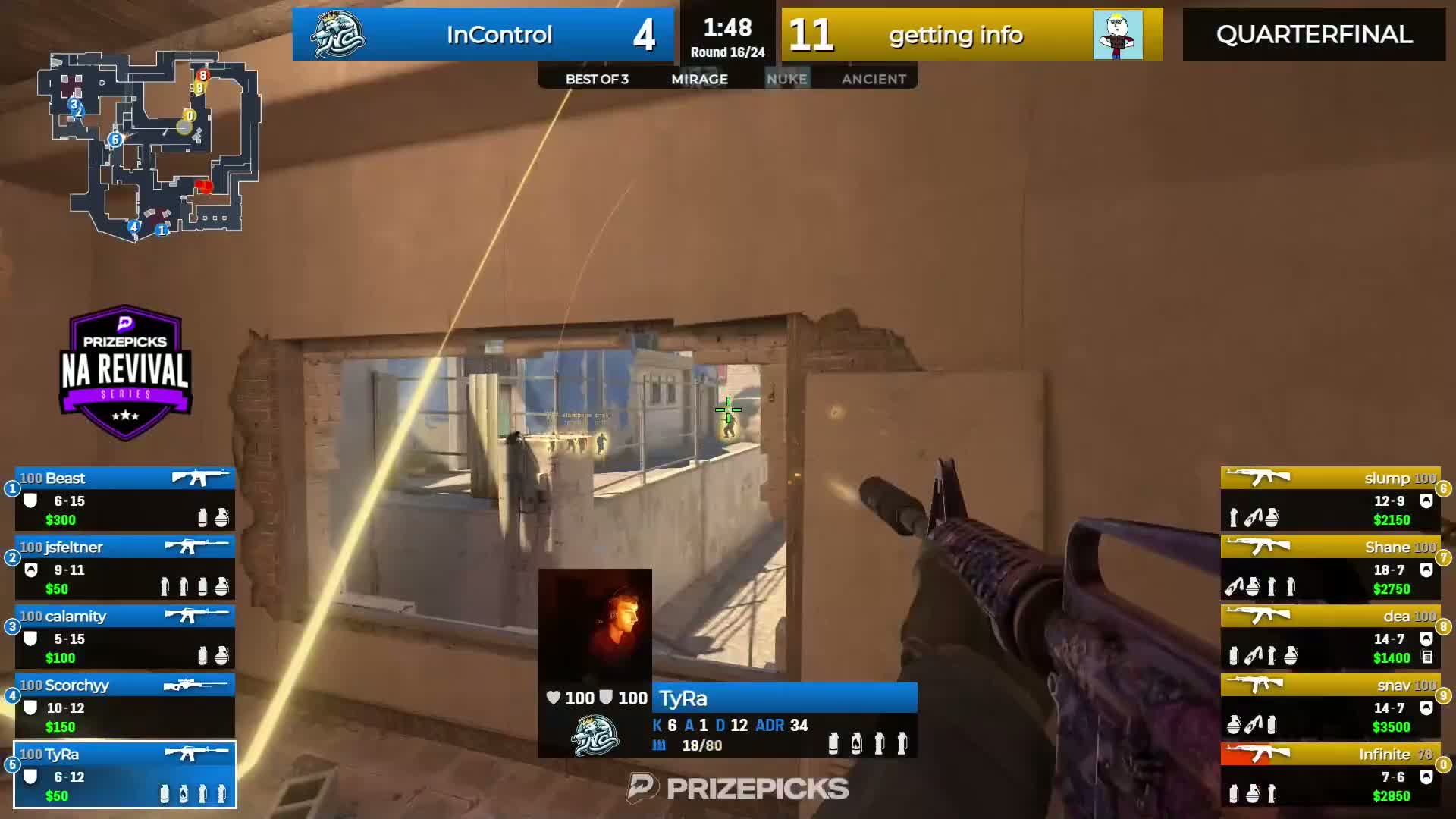Click the QUARTERFINAL stage label

point(1313,34)
